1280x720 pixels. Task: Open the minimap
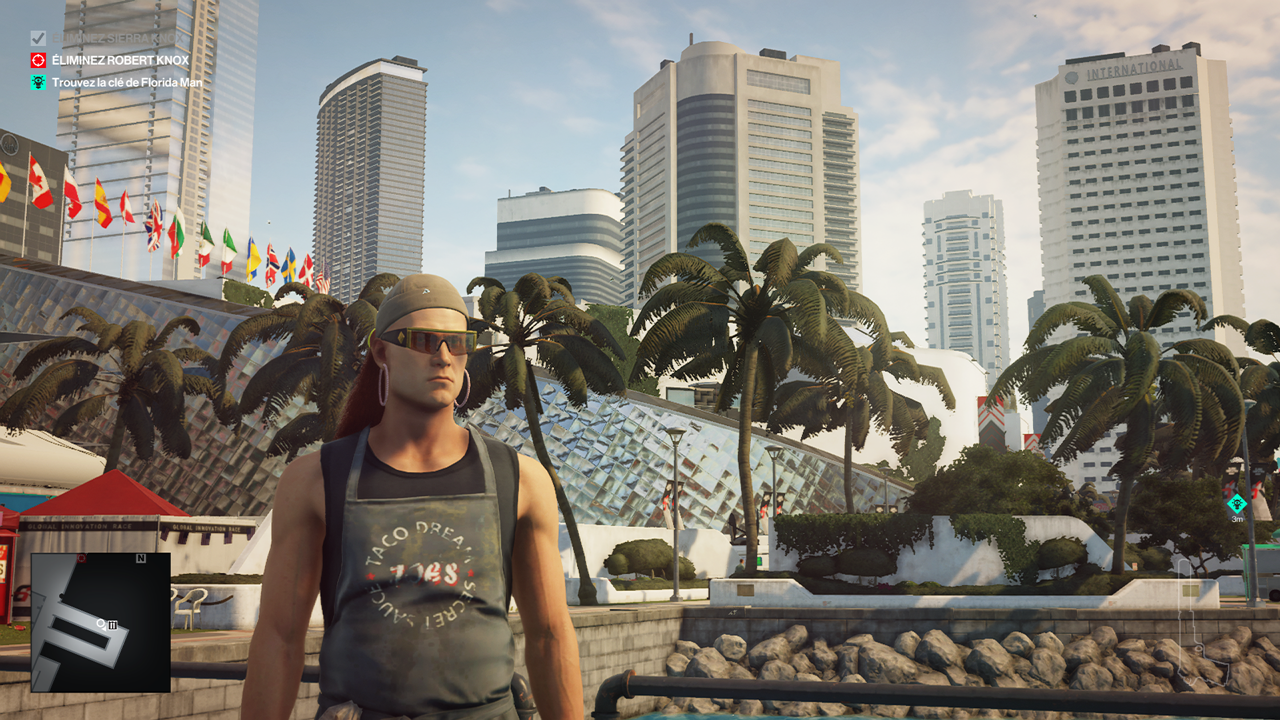(100, 622)
